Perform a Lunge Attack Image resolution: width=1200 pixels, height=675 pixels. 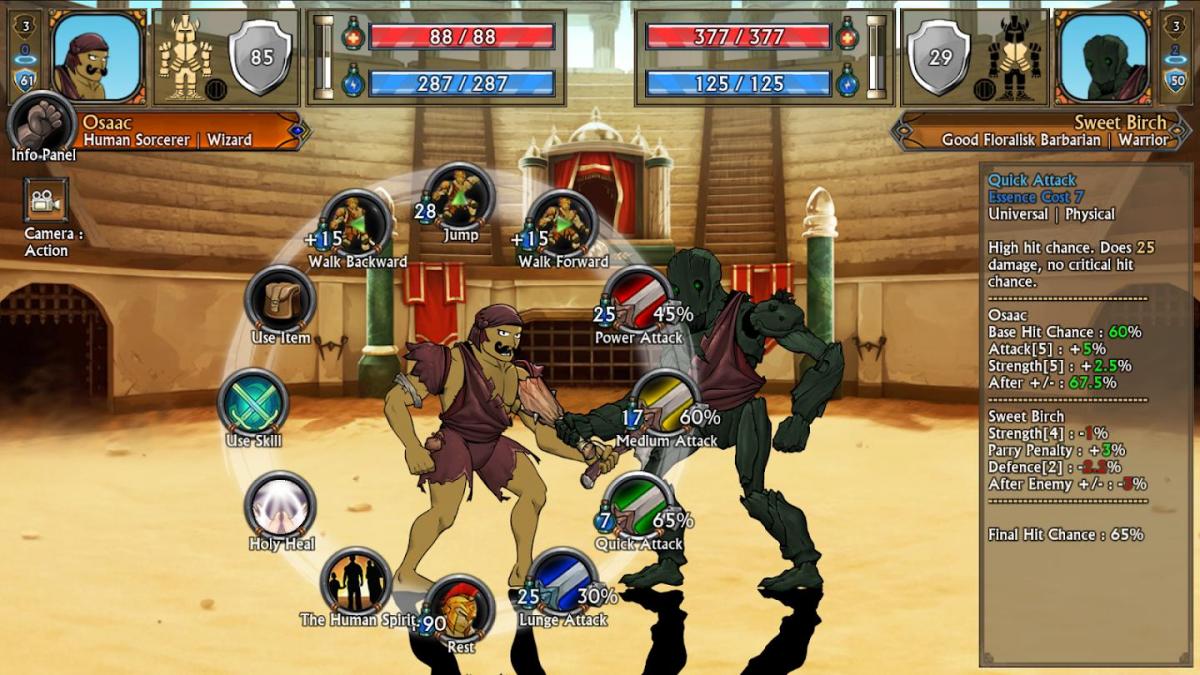tap(563, 582)
